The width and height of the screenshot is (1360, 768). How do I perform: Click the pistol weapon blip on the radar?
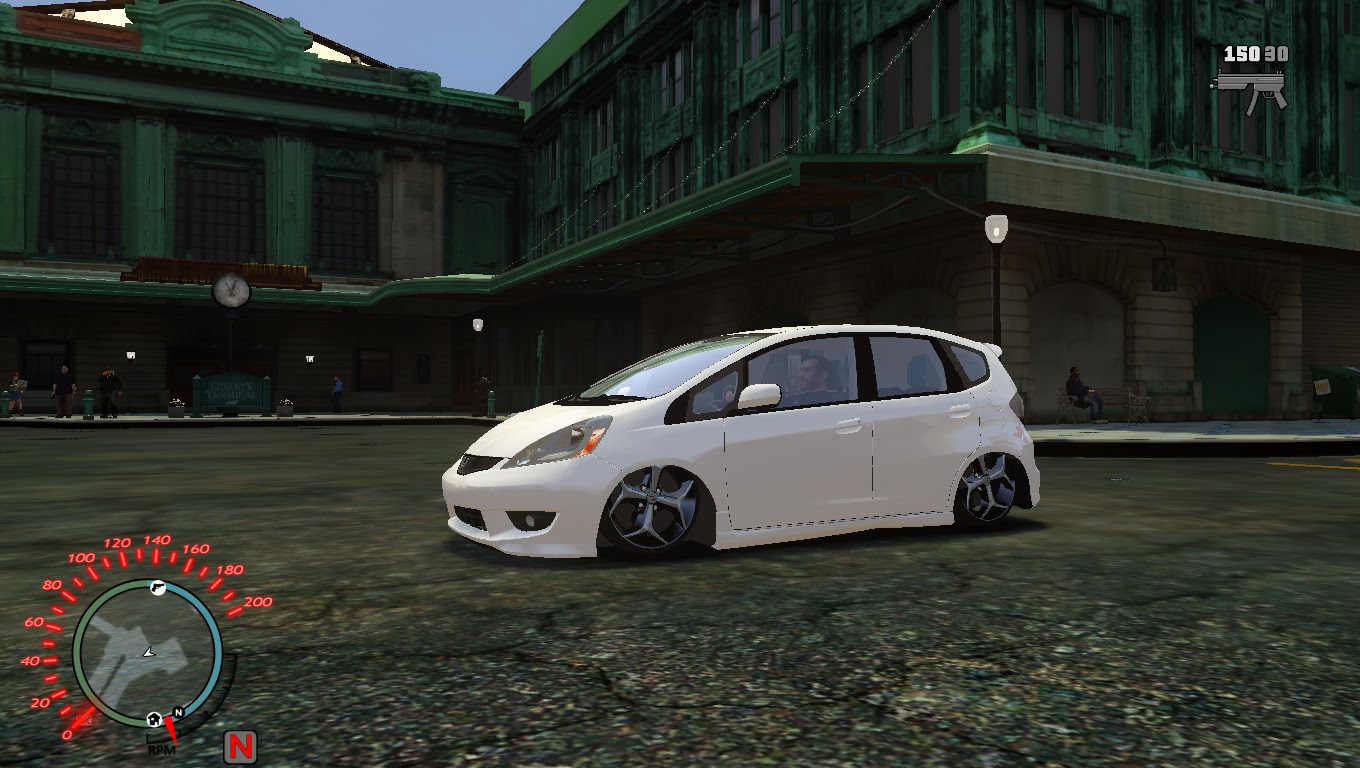158,587
